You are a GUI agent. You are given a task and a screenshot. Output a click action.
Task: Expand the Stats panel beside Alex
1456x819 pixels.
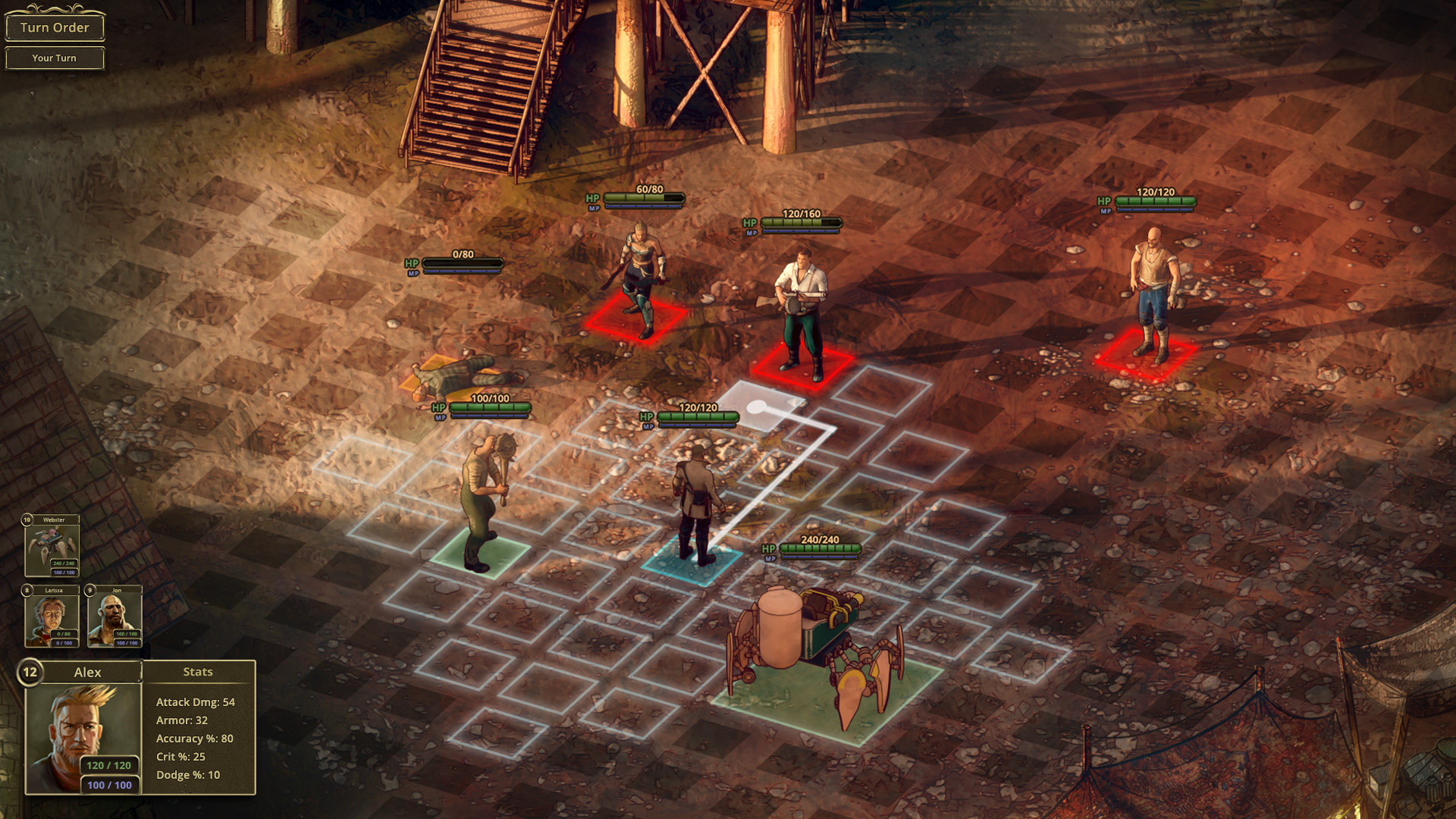pos(198,672)
